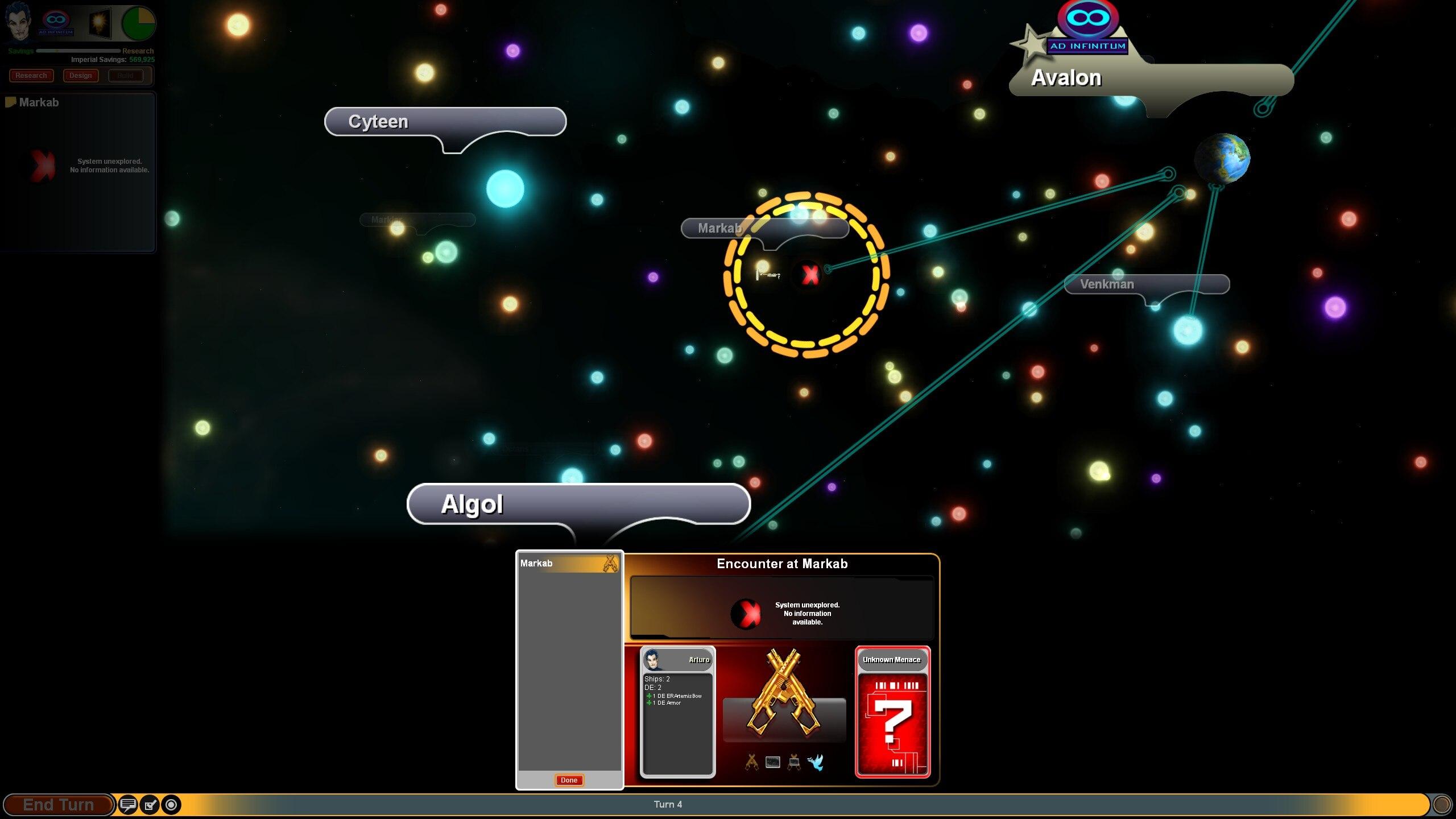Select the Markab encounter list entry
This screenshot has width=1456, height=819.
(x=569, y=563)
